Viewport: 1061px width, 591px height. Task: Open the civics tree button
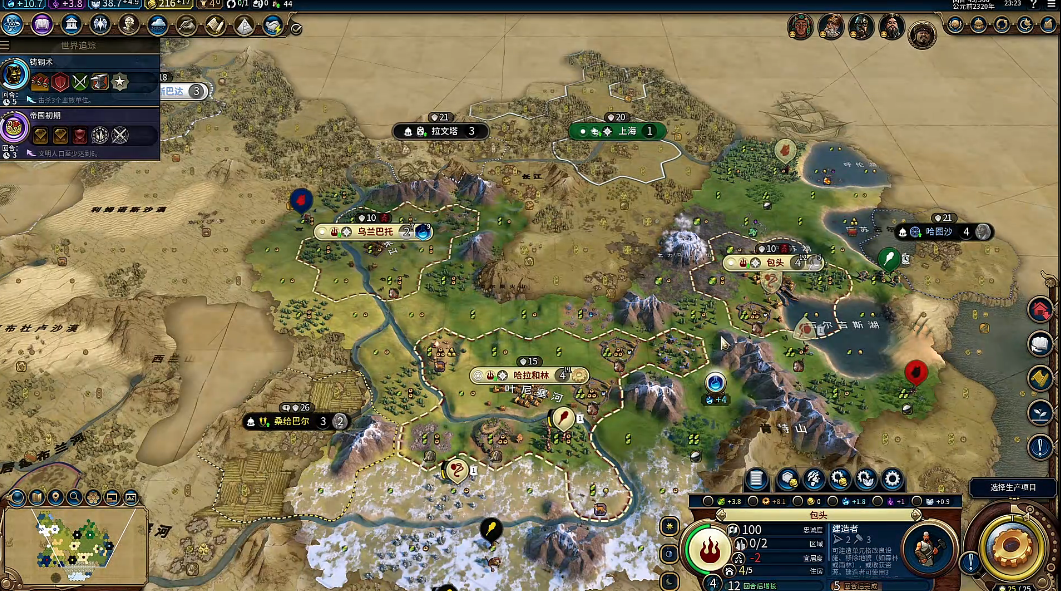pos(42,25)
